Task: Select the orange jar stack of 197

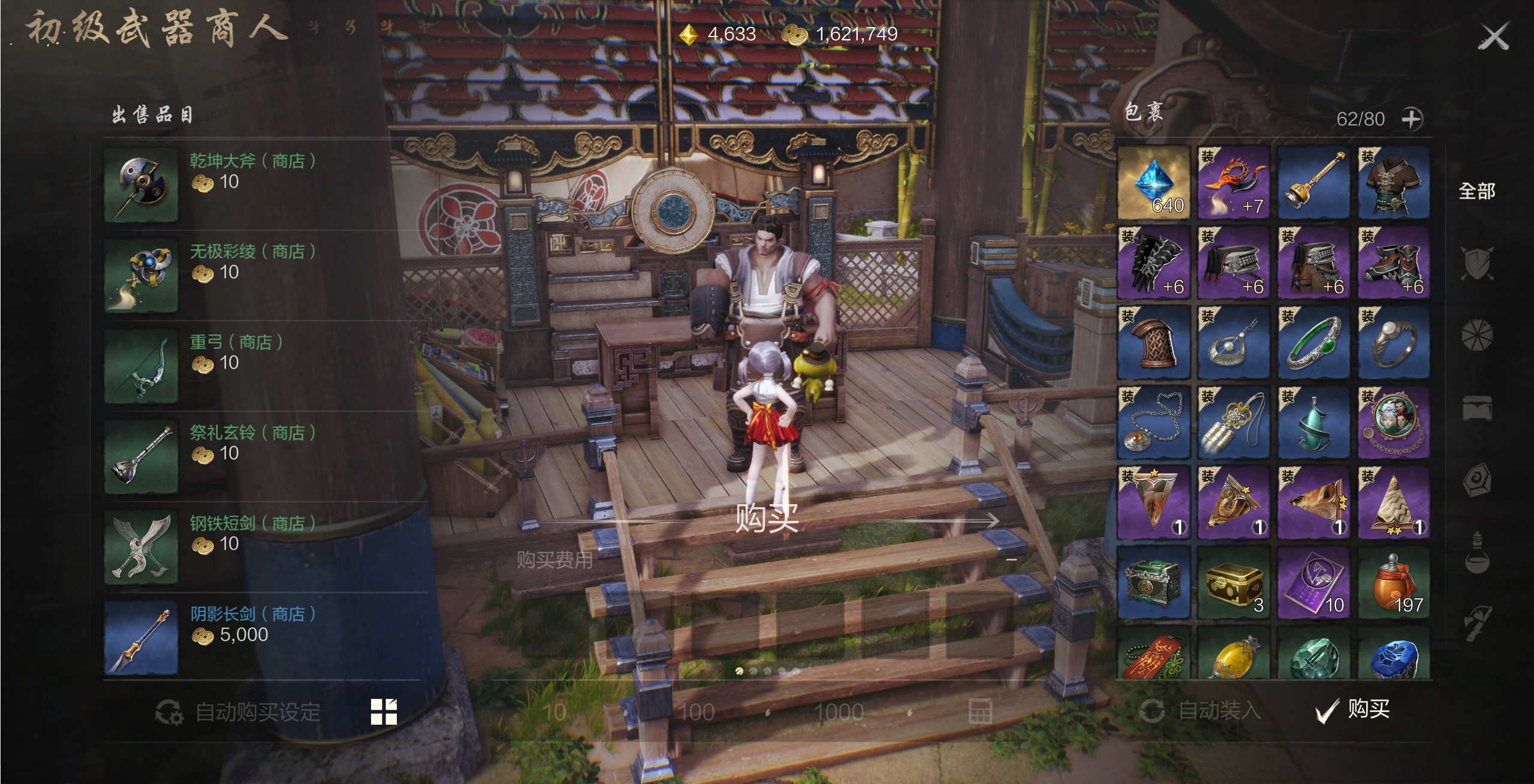Action: 1394,582
